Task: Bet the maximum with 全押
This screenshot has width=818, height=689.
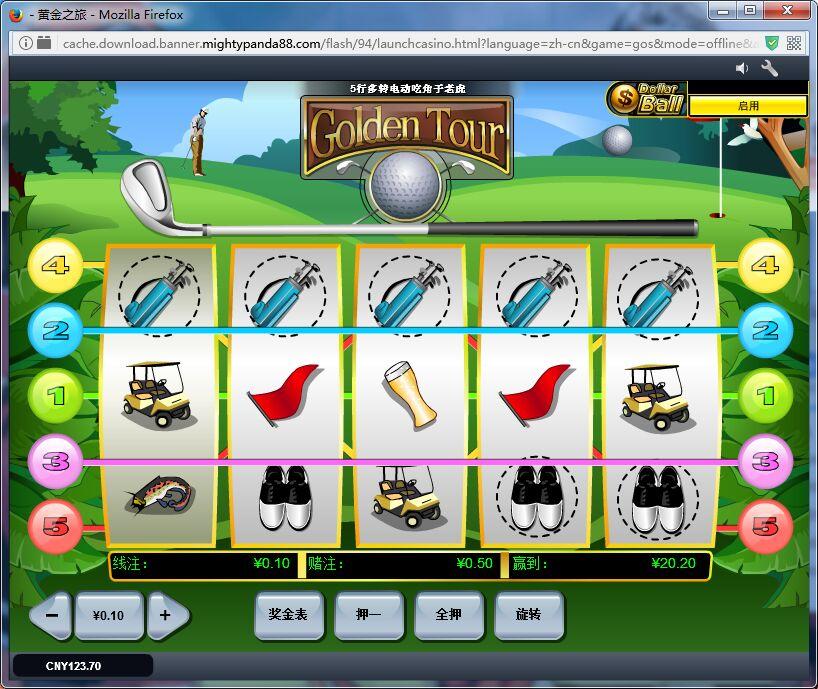Action: [x=449, y=615]
